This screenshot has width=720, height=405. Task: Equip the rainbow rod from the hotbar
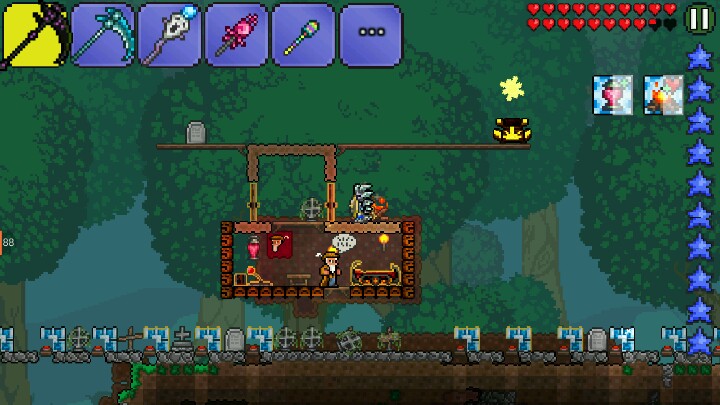(x=303, y=35)
